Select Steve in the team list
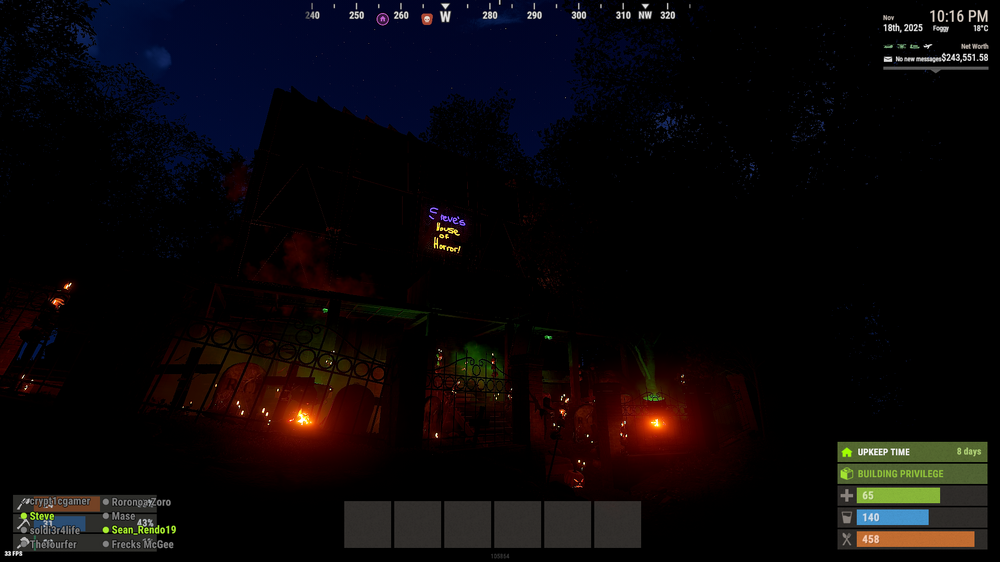Image resolution: width=1000 pixels, height=562 pixels. click(42, 516)
